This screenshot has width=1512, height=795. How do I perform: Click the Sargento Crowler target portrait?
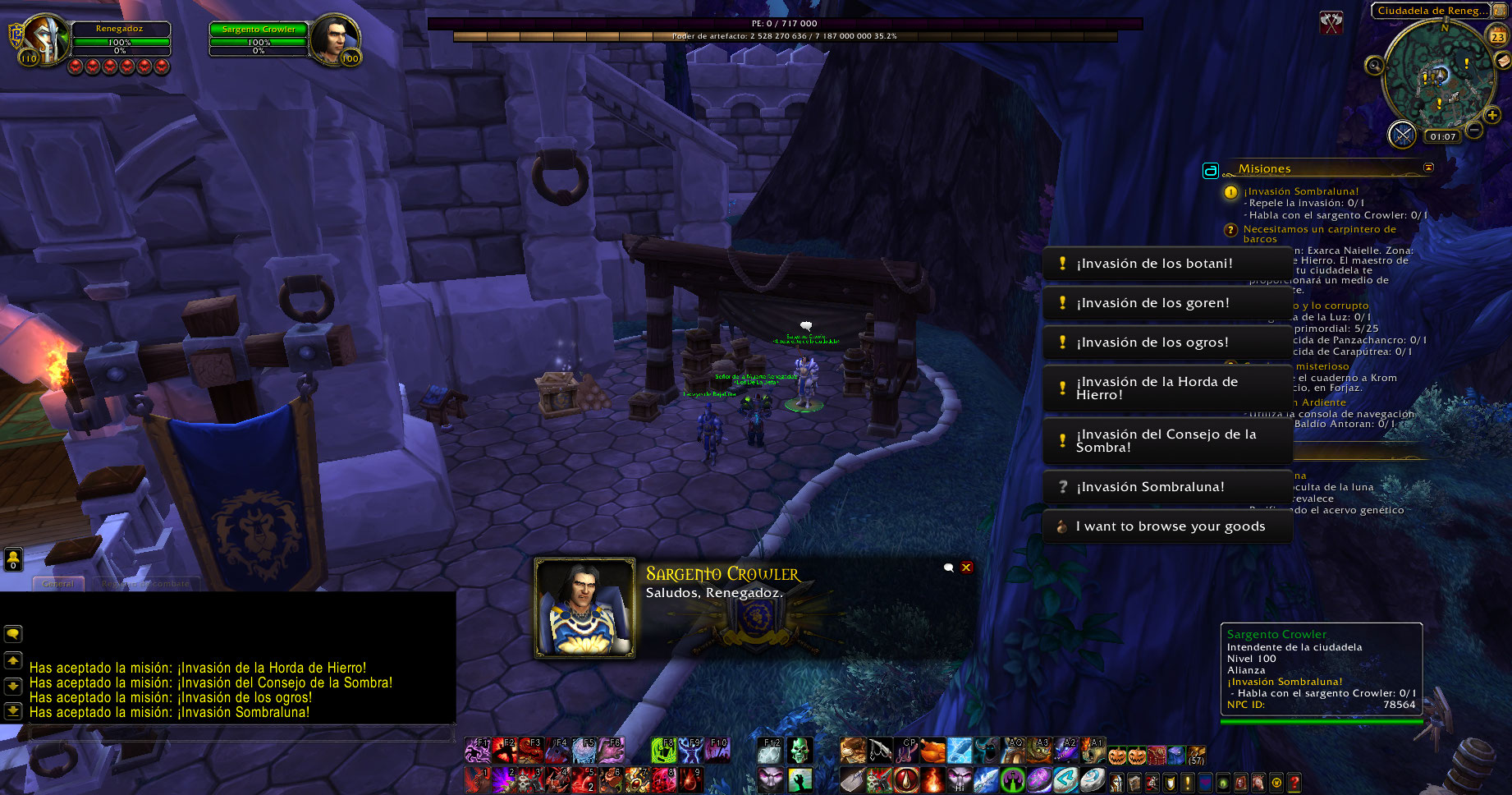[333, 39]
